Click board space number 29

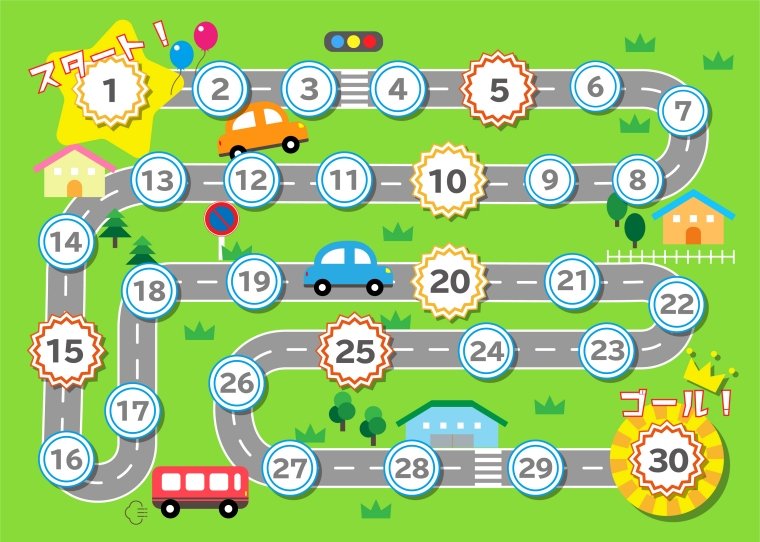536,467
